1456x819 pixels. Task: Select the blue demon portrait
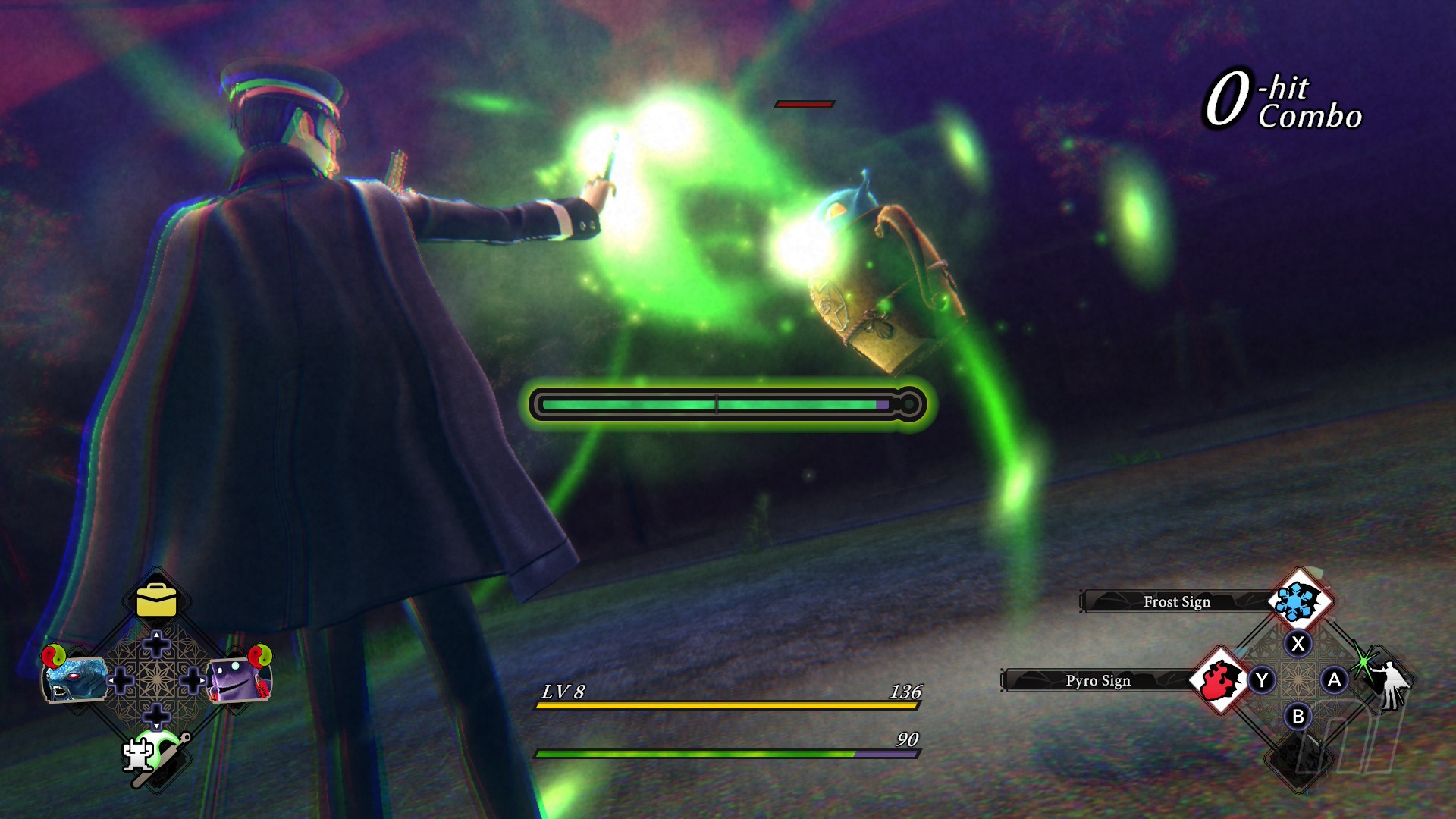pyautogui.click(x=74, y=677)
